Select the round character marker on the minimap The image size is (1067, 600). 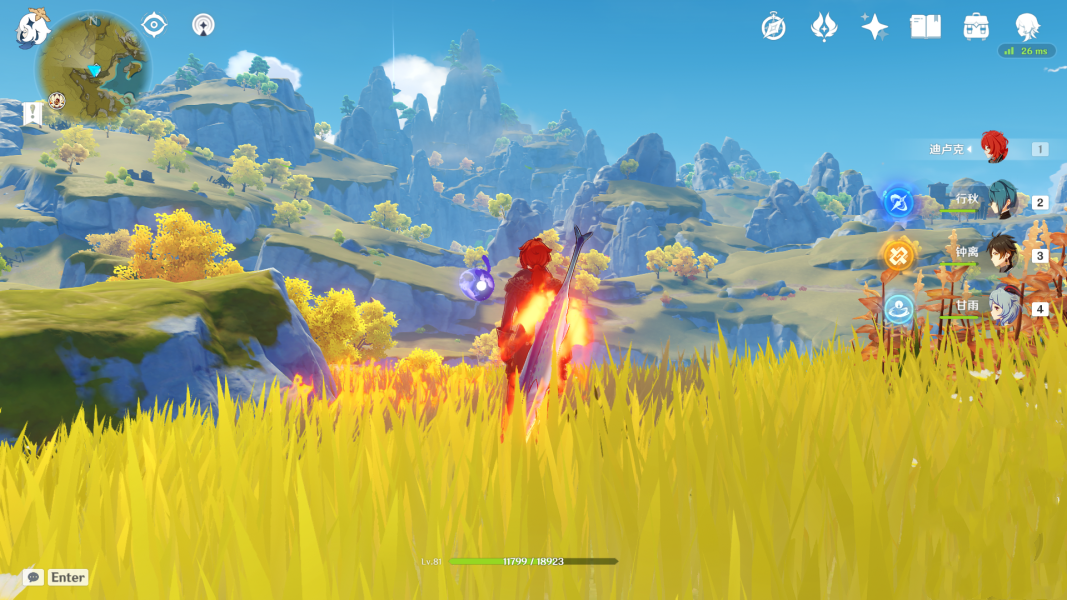[x=57, y=100]
